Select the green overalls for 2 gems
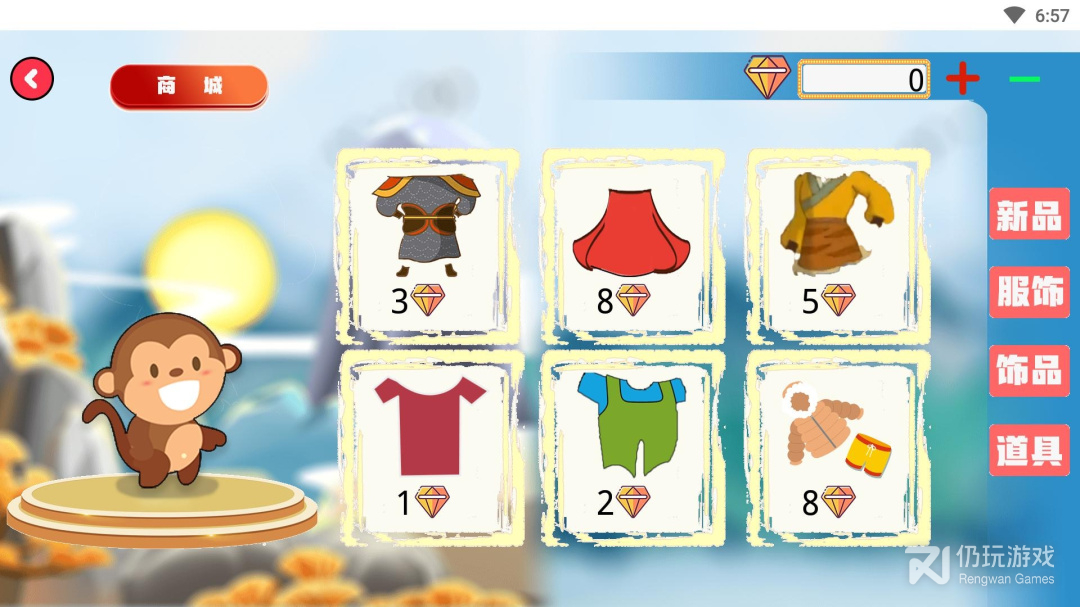 pos(632,447)
